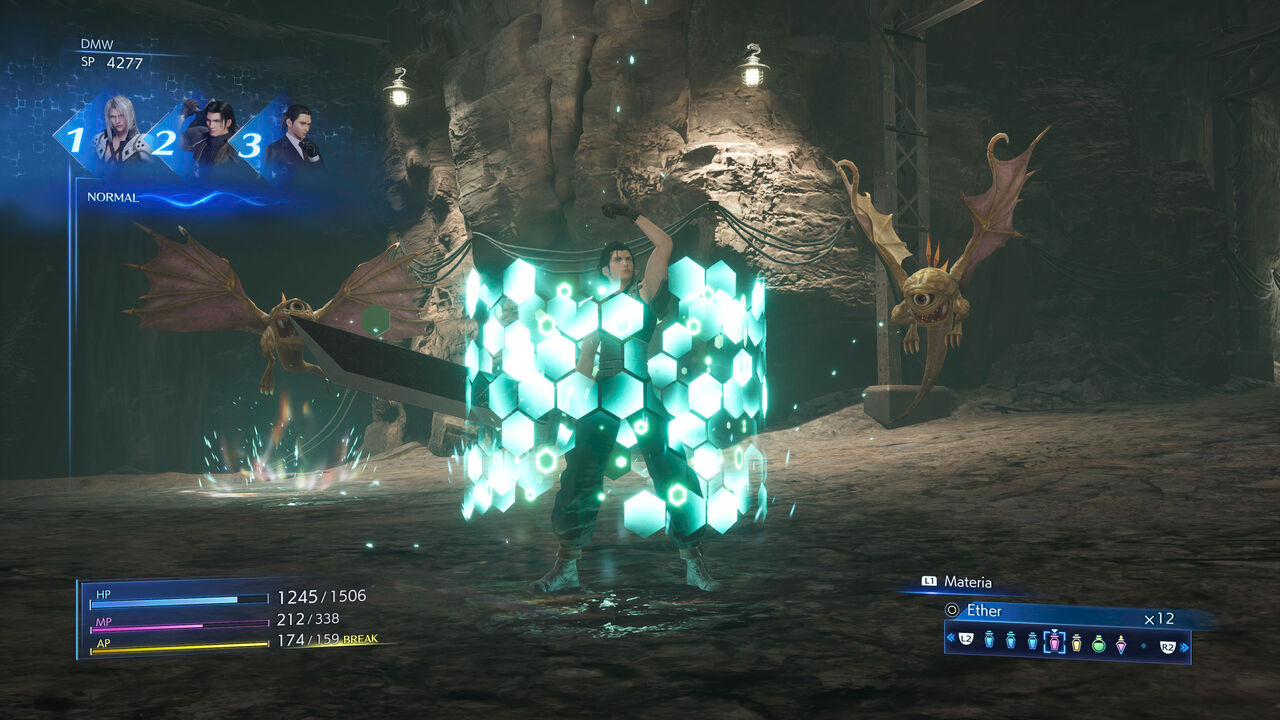Screen dimensions: 1280x720
Task: Click the left double-chevron of the item bar
Action: tap(950, 638)
